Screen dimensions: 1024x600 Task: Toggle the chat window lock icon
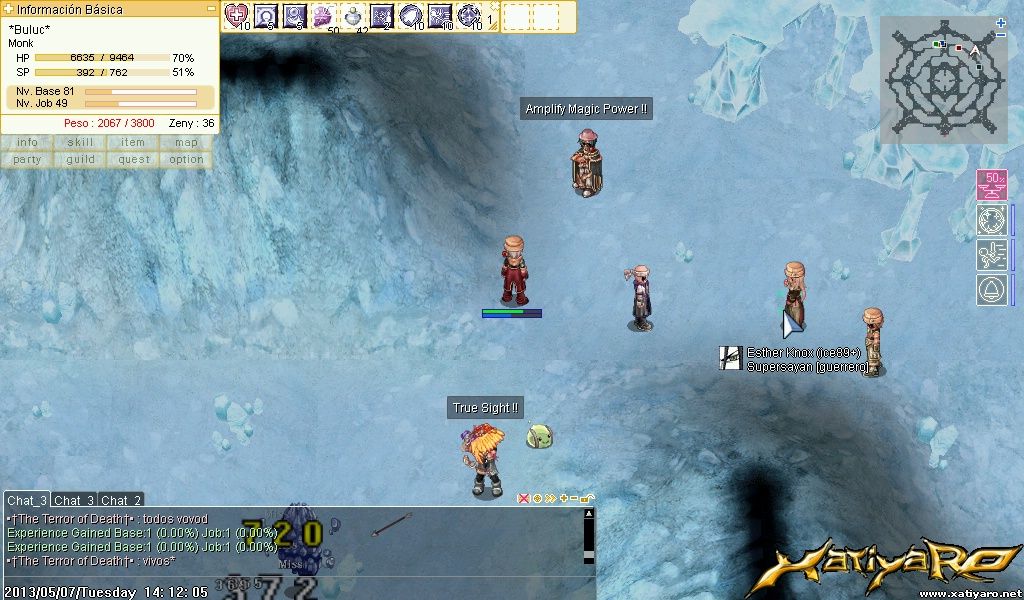tap(586, 498)
